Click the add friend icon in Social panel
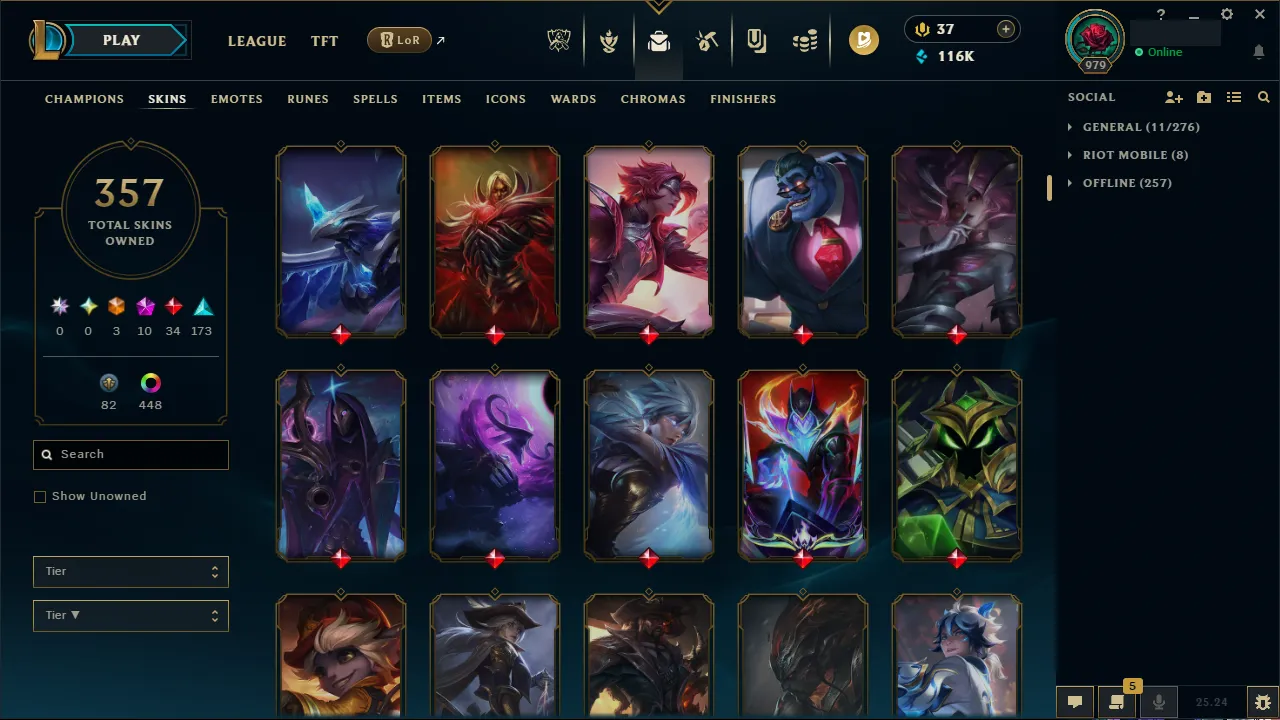 pos(1173,97)
